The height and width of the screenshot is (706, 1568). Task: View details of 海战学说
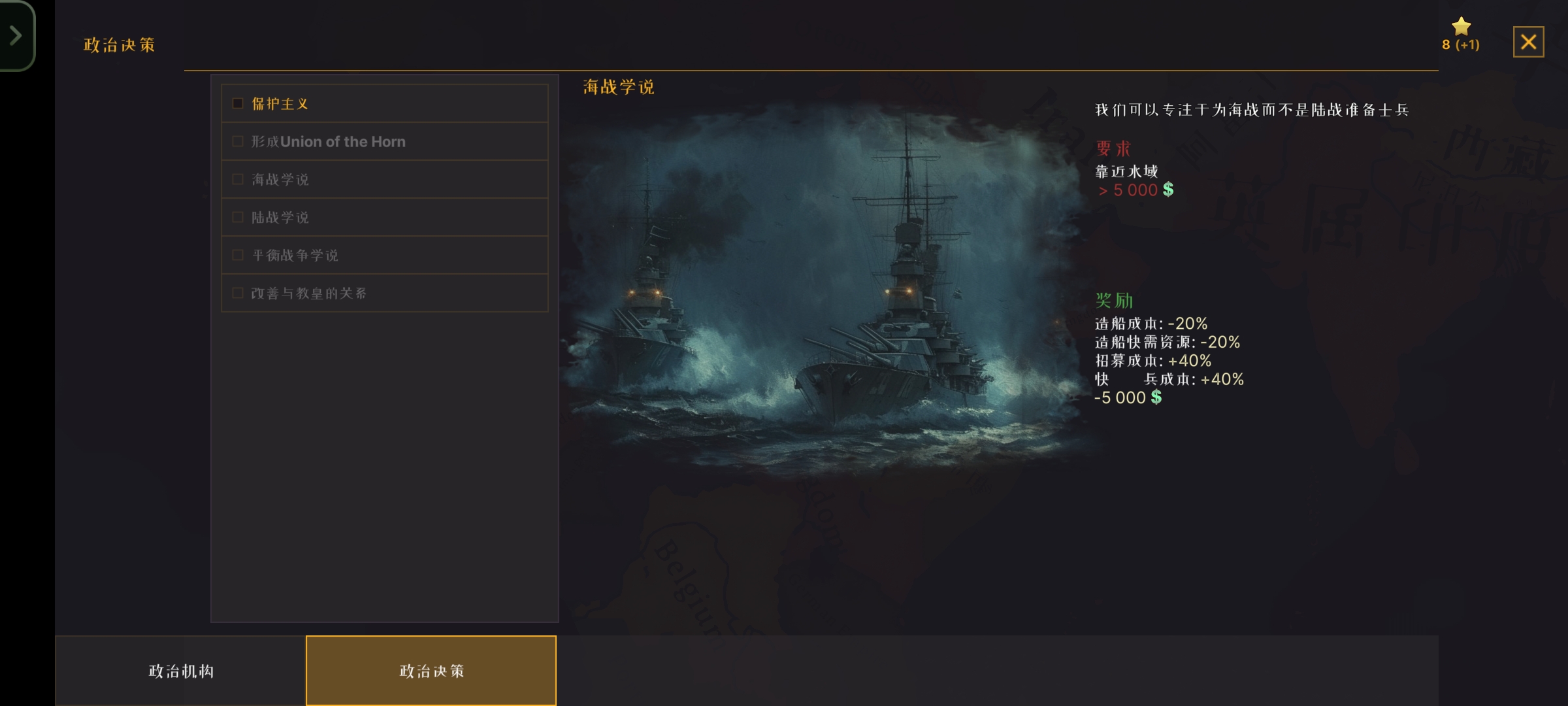[x=384, y=179]
